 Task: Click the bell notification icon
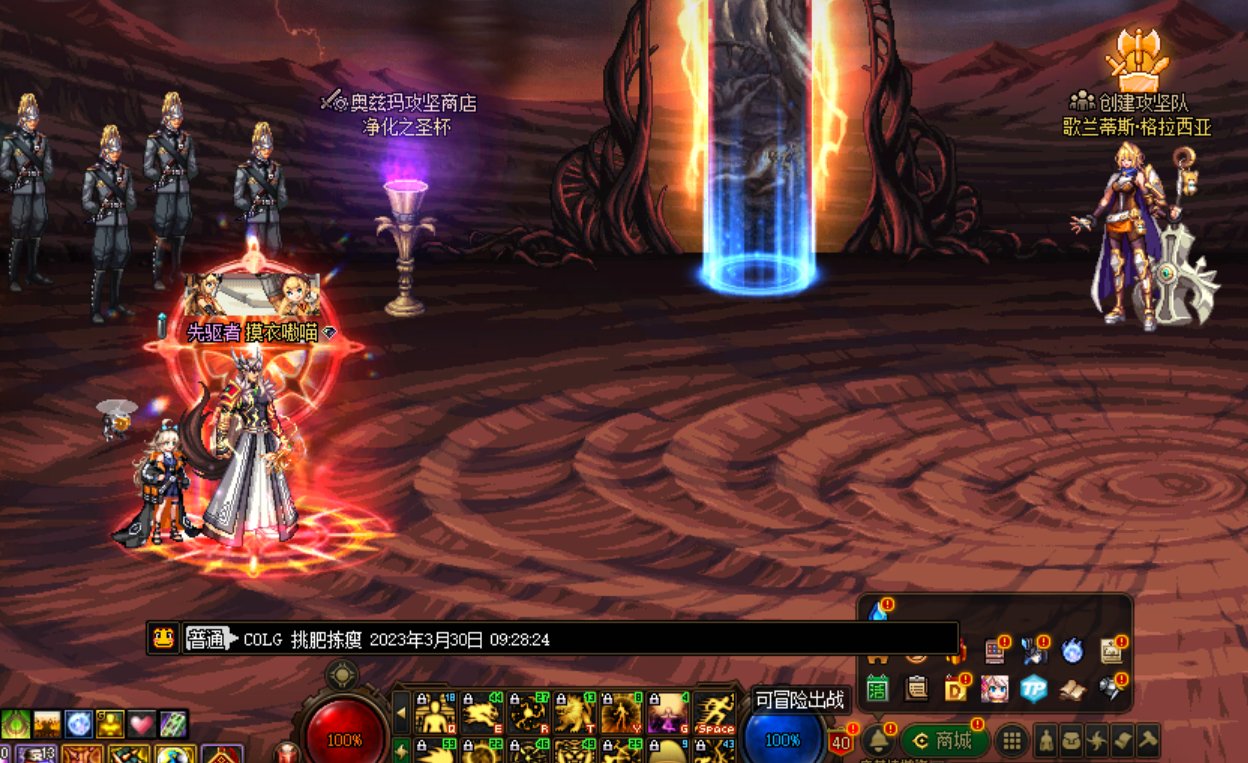pyautogui.click(x=878, y=740)
